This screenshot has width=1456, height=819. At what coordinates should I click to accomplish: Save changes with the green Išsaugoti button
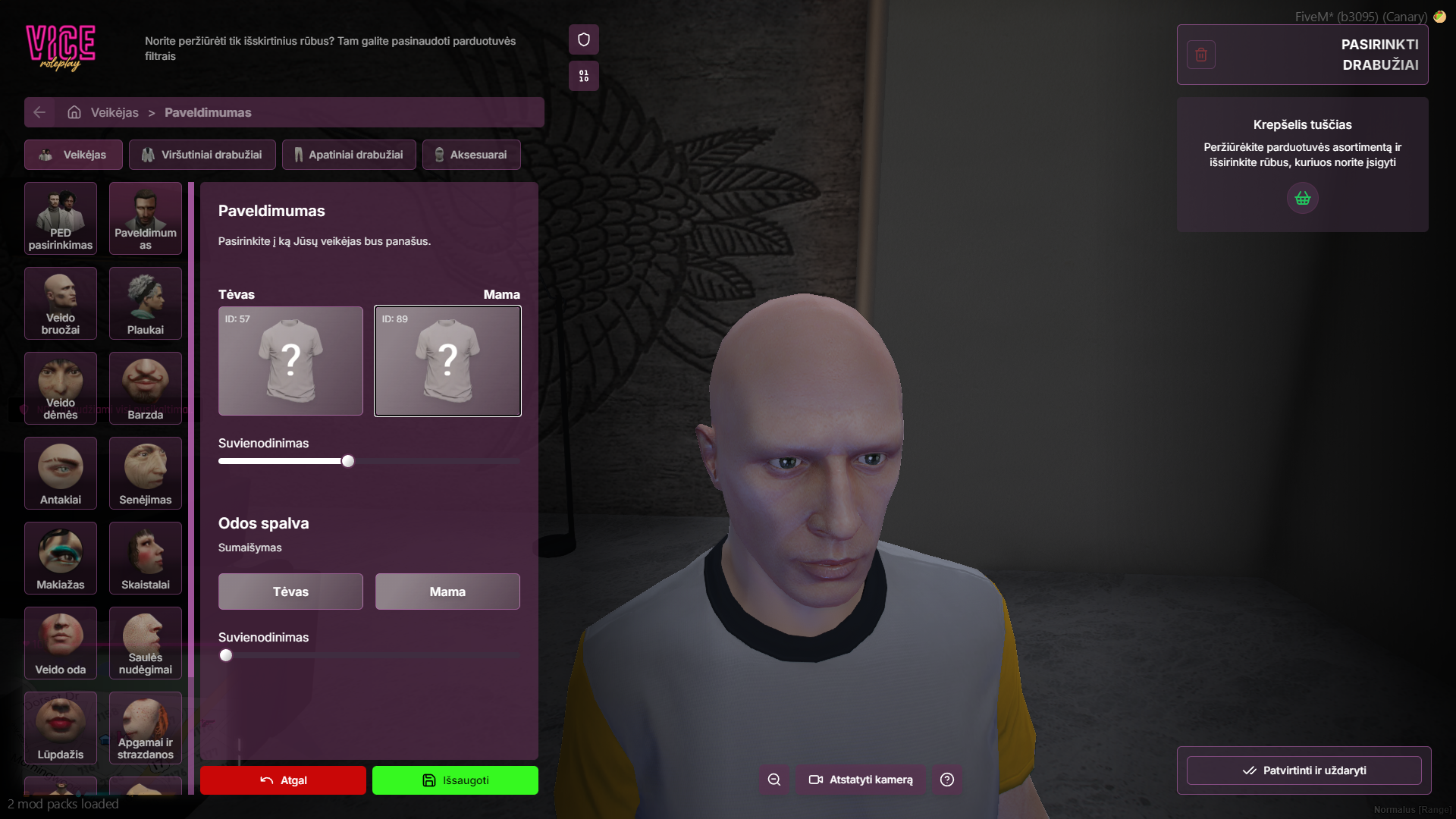[x=455, y=780]
